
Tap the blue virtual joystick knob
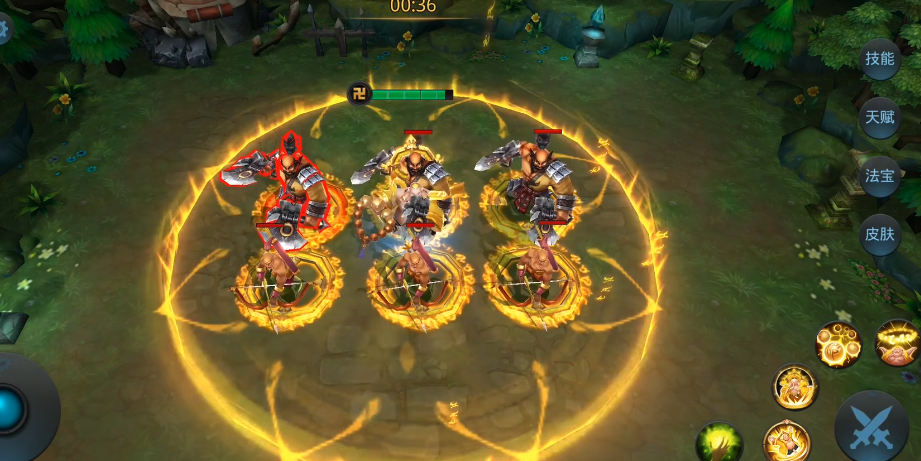click(12, 407)
